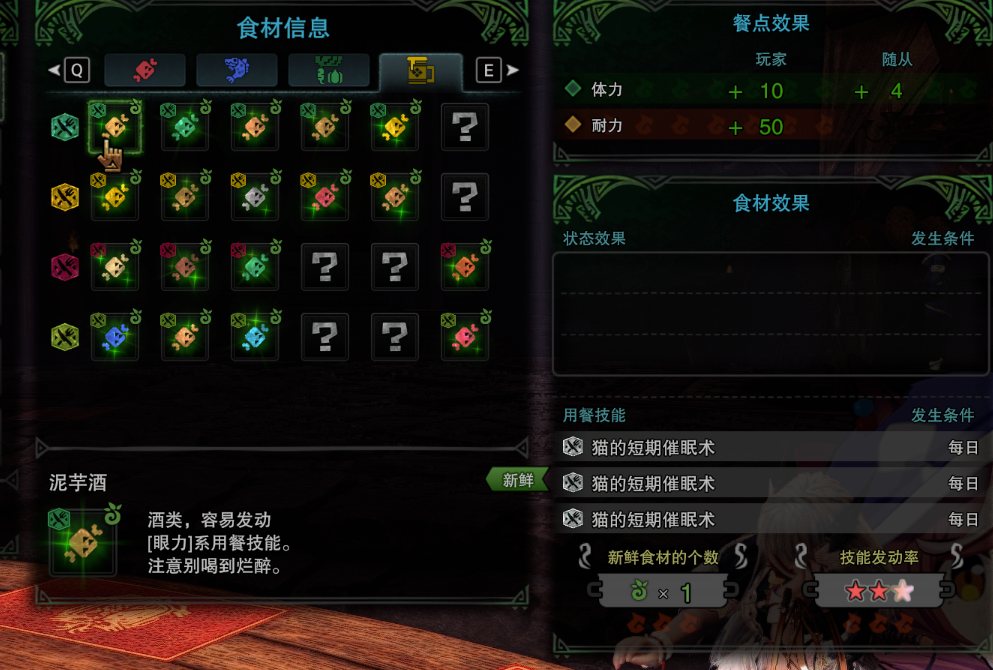Select the green drink with teal badge

tap(185, 127)
